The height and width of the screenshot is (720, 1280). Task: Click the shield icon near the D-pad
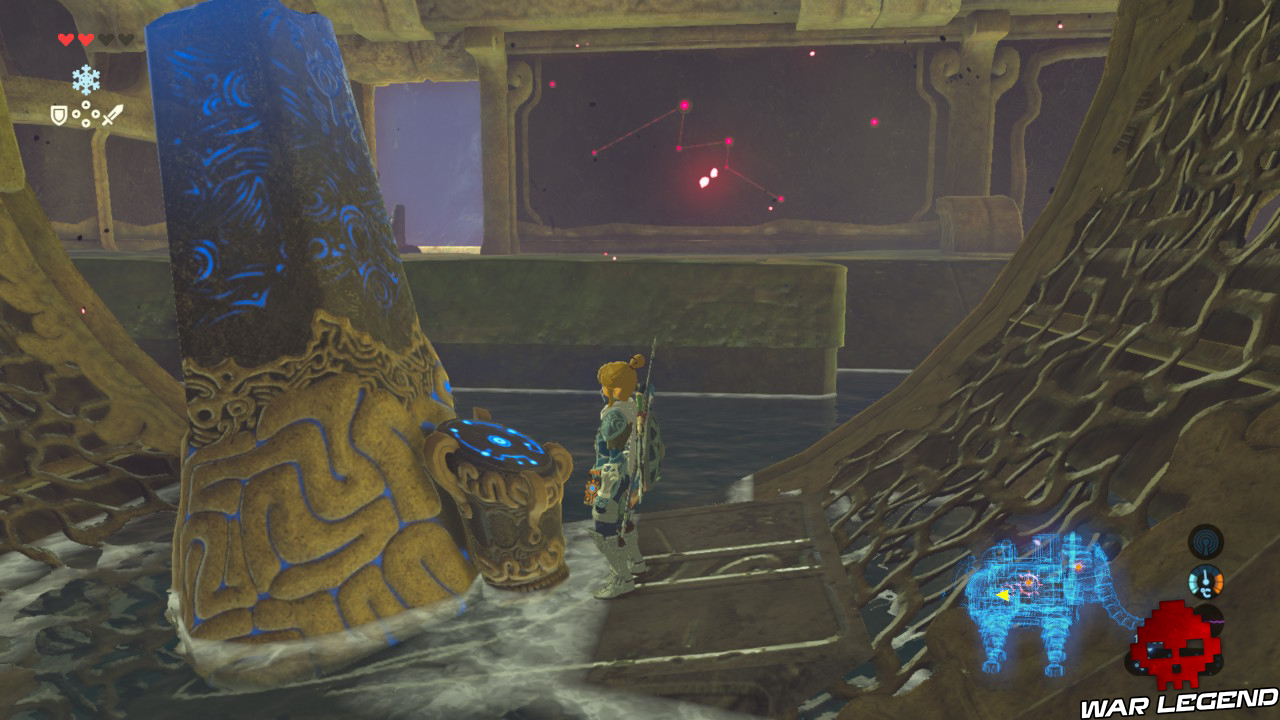point(58,114)
